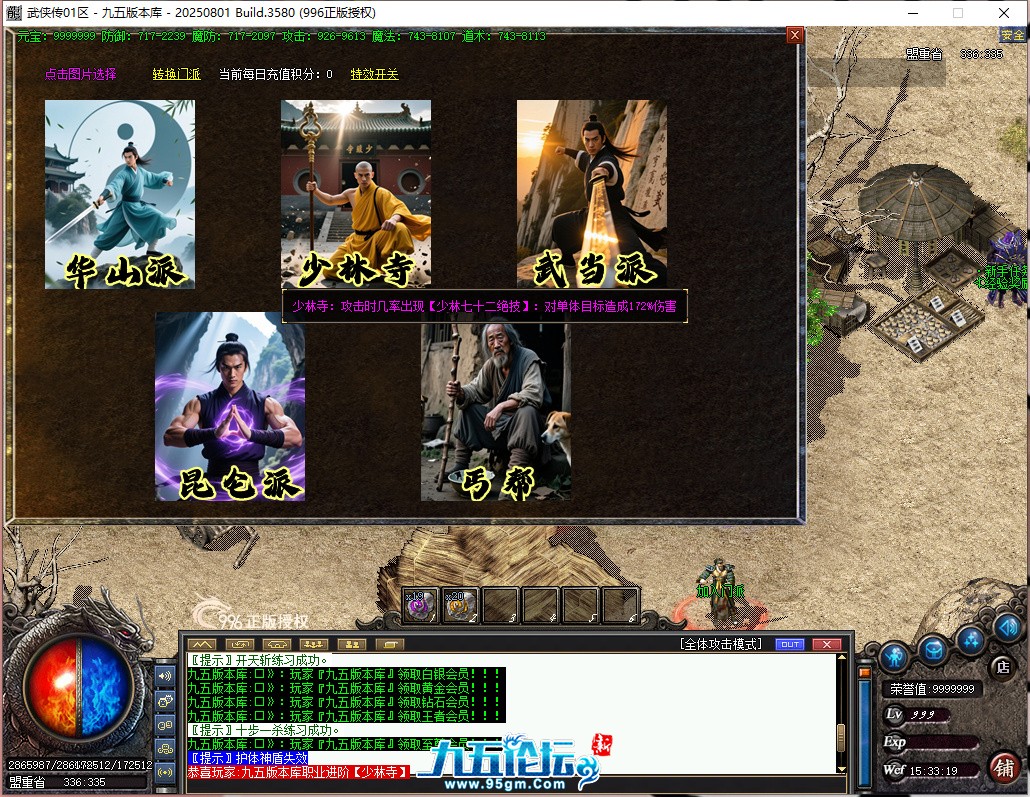The height and width of the screenshot is (797, 1030).
Task: Open the character panel icon
Action: (x=895, y=657)
